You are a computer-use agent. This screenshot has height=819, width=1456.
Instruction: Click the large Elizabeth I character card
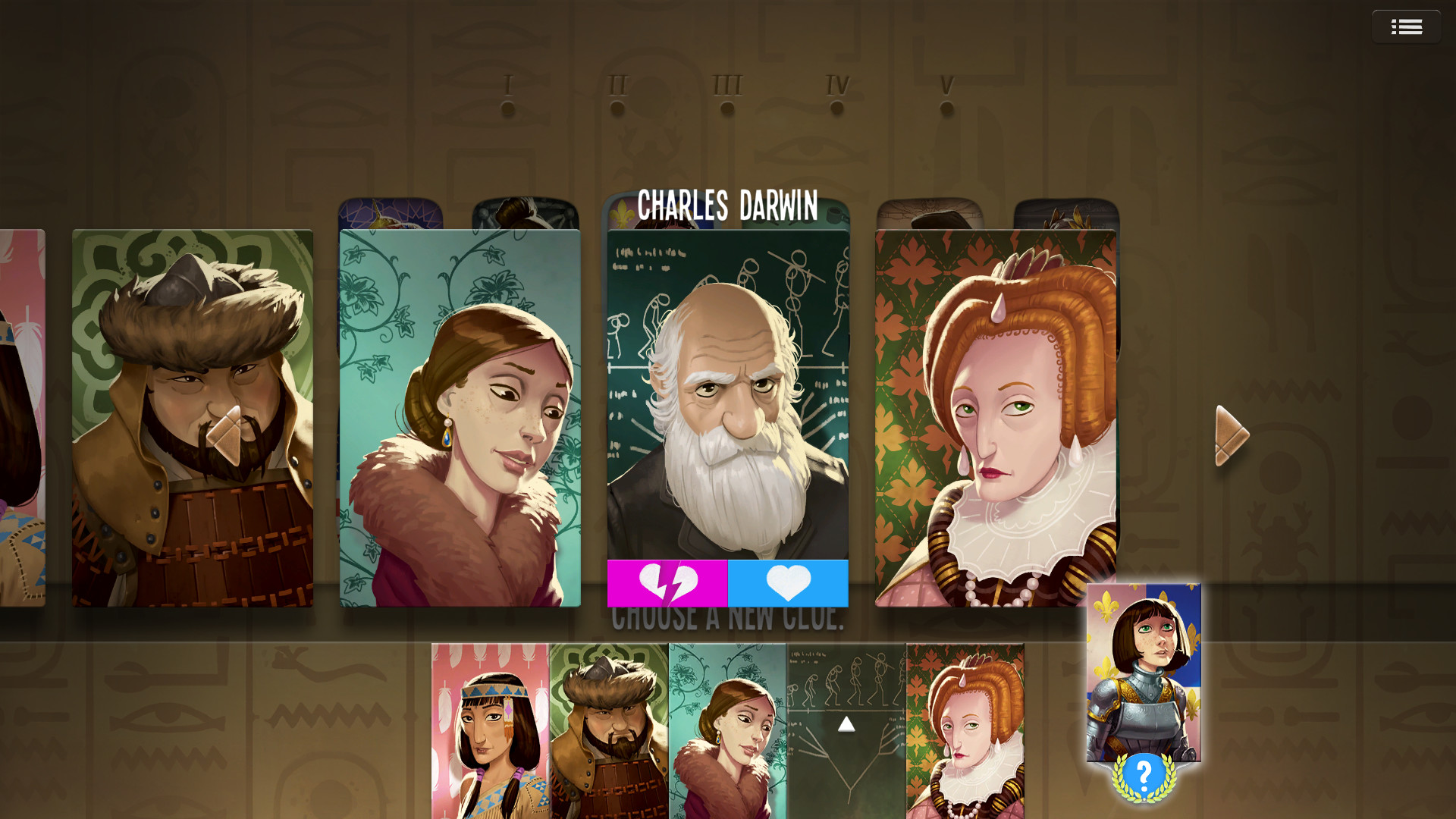pyautogui.click(x=993, y=417)
